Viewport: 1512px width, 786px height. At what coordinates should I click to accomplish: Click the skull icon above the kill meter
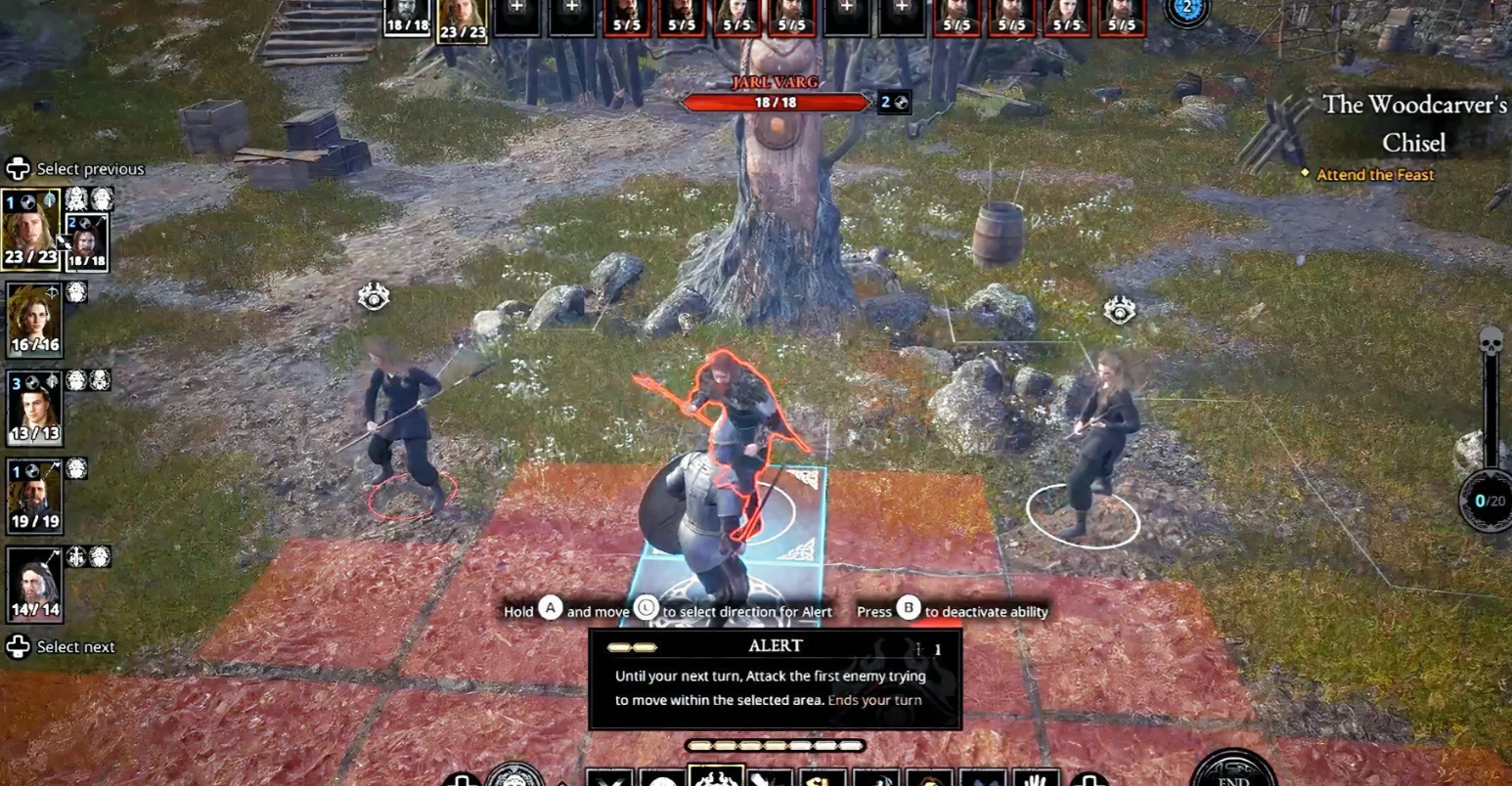1490,342
